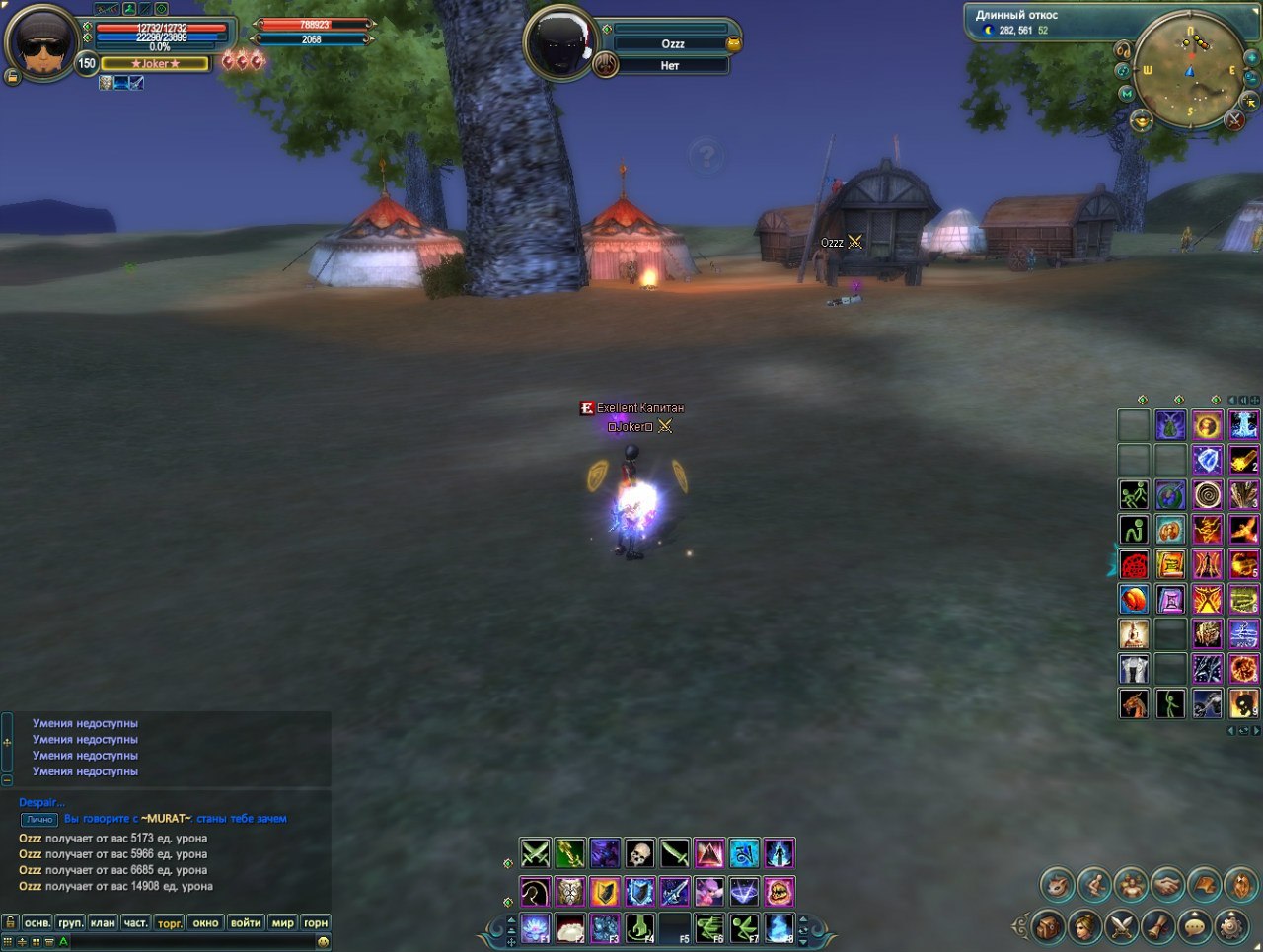Open the crossed swords skills button
The height and width of the screenshot is (952, 1263).
pyautogui.click(x=1122, y=926)
